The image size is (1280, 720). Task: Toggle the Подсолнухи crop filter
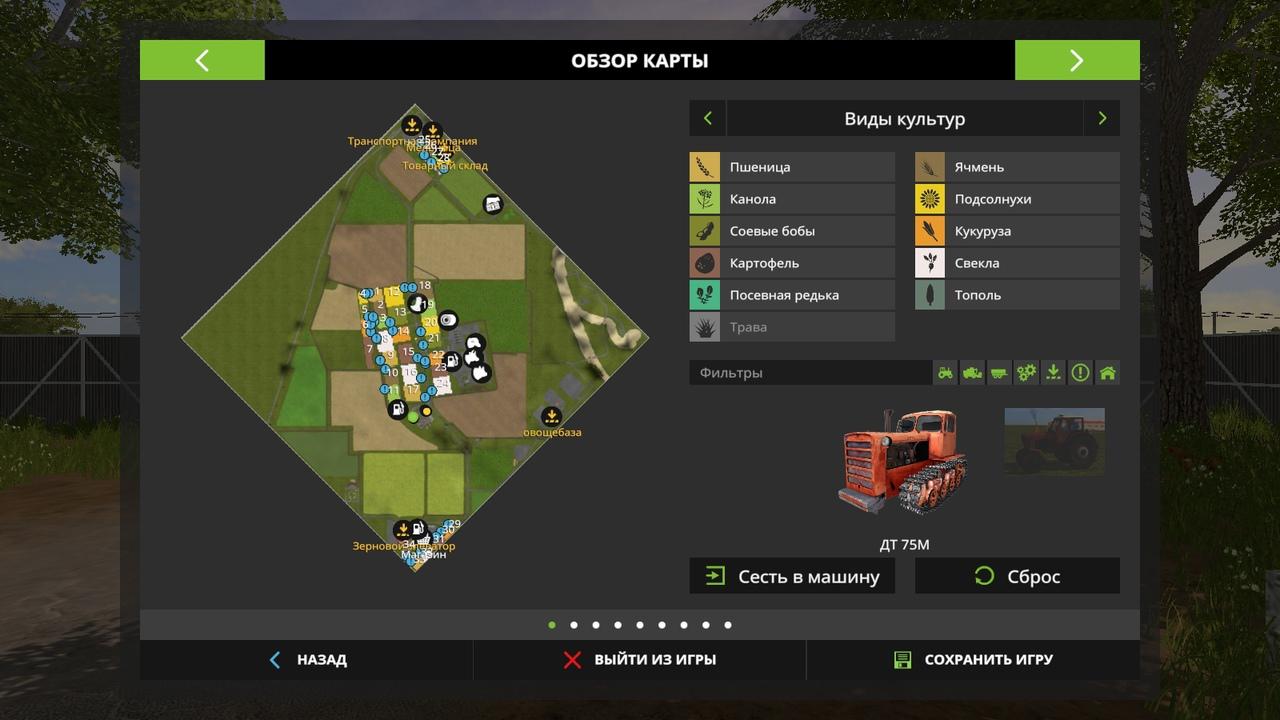(1017, 199)
